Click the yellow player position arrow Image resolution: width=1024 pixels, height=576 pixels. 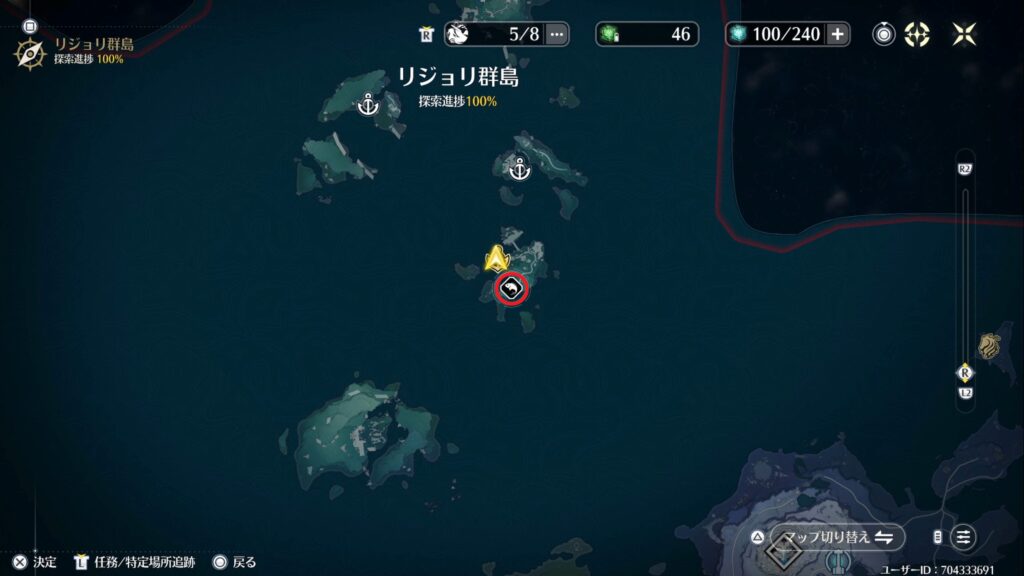[x=497, y=259]
